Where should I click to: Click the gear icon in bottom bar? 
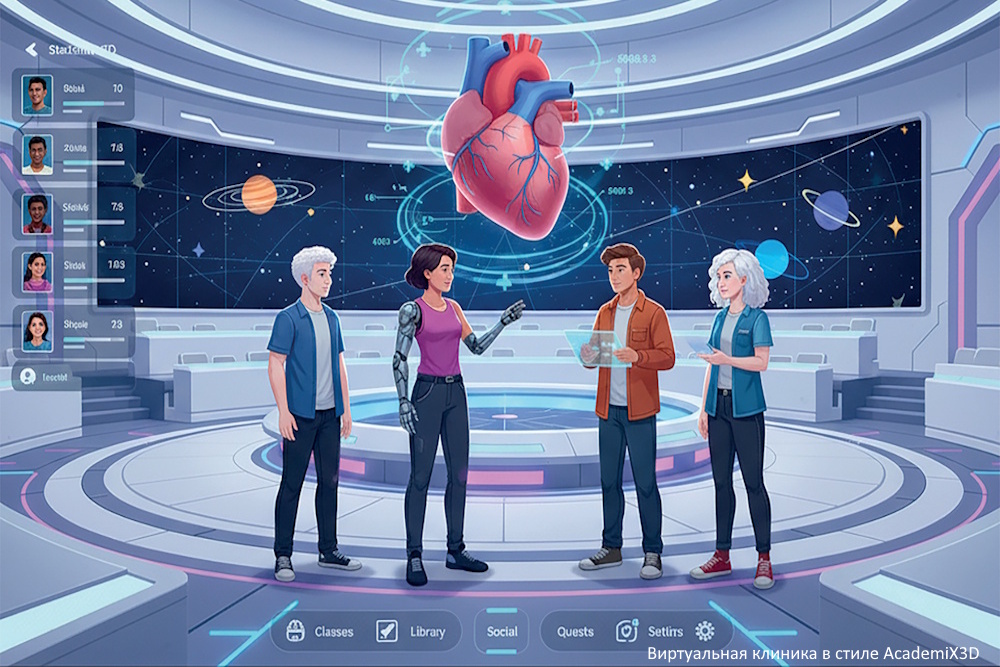(705, 631)
